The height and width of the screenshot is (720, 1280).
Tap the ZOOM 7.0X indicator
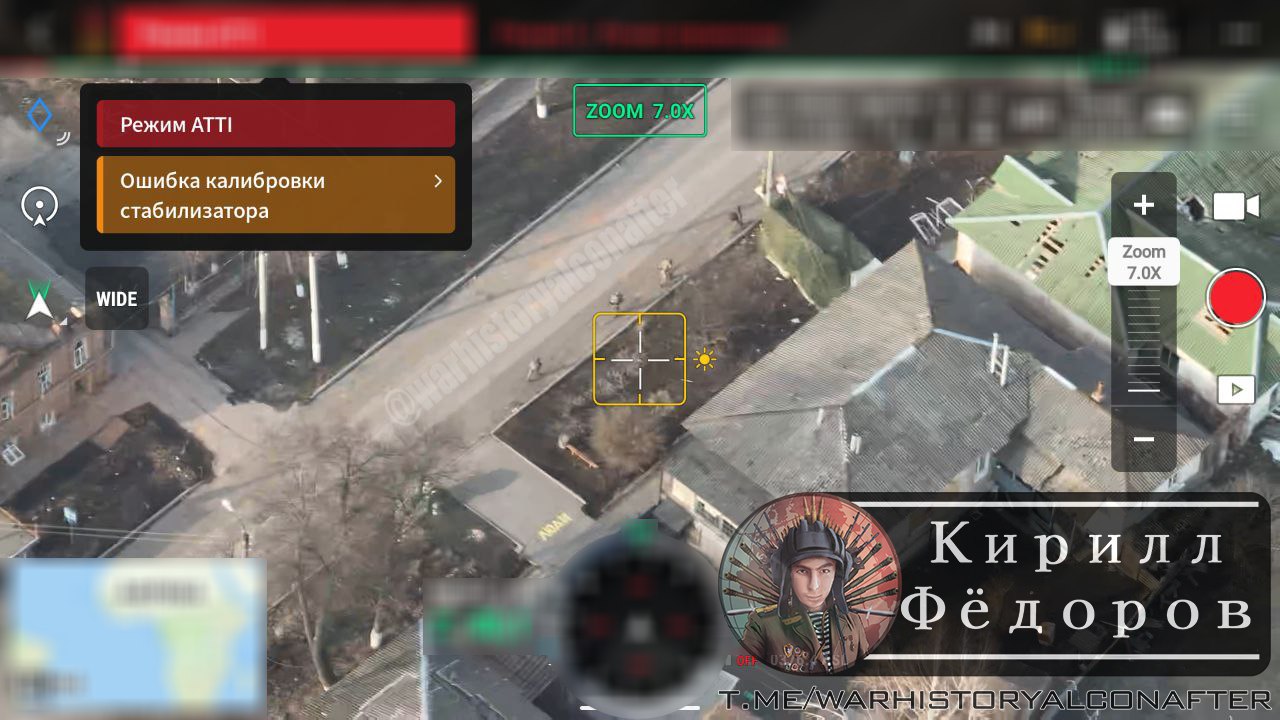click(x=640, y=111)
